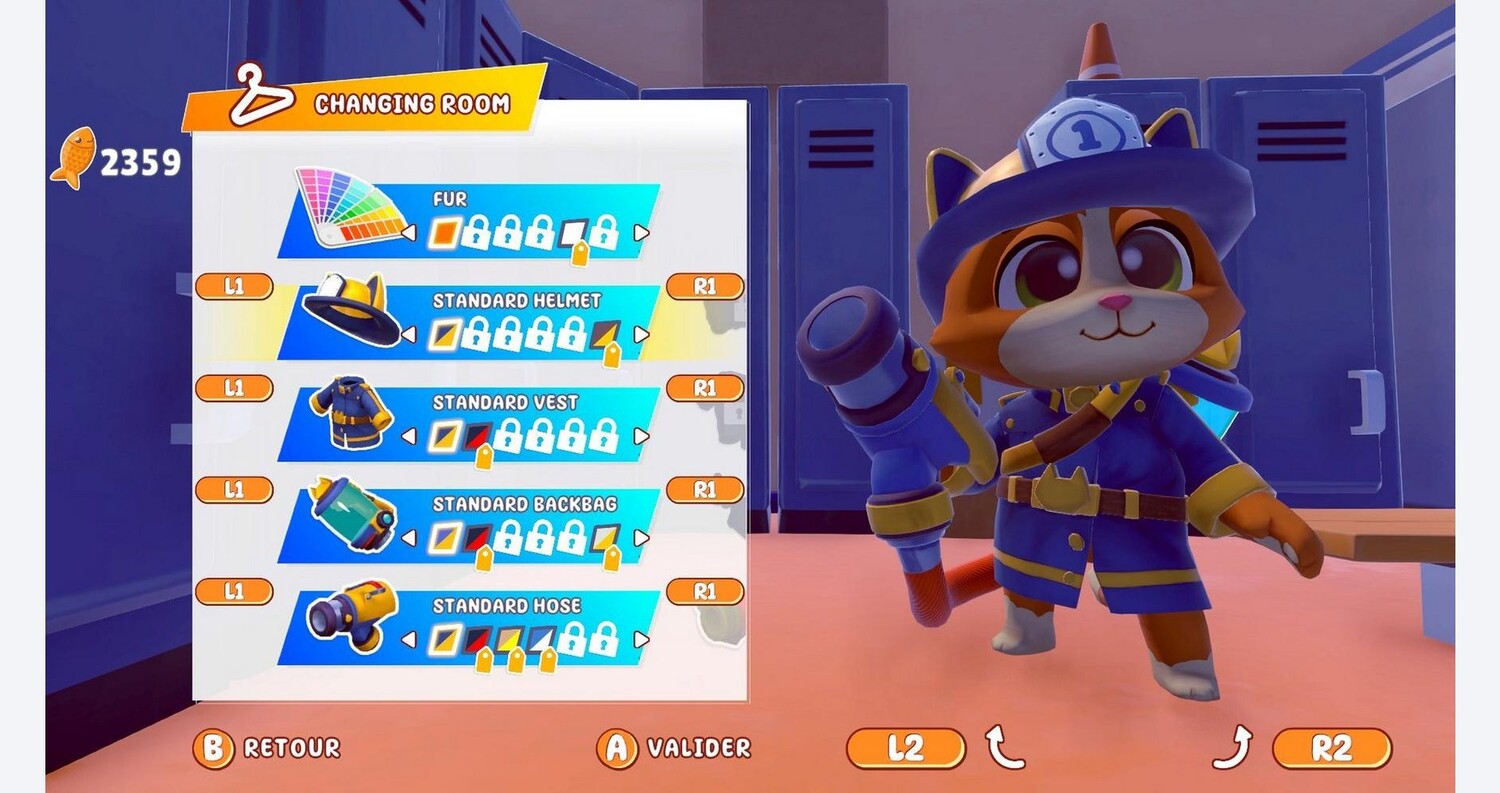The width and height of the screenshot is (1500, 793).
Task: Click the right arrow on Standard Vest row
Action: (641, 436)
